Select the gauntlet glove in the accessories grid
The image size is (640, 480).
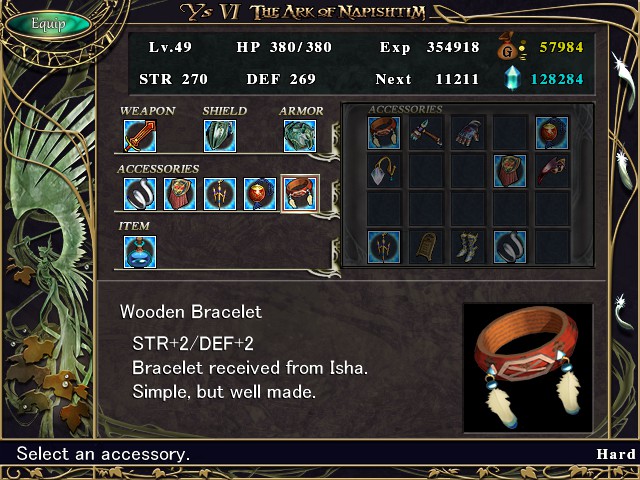[467, 133]
